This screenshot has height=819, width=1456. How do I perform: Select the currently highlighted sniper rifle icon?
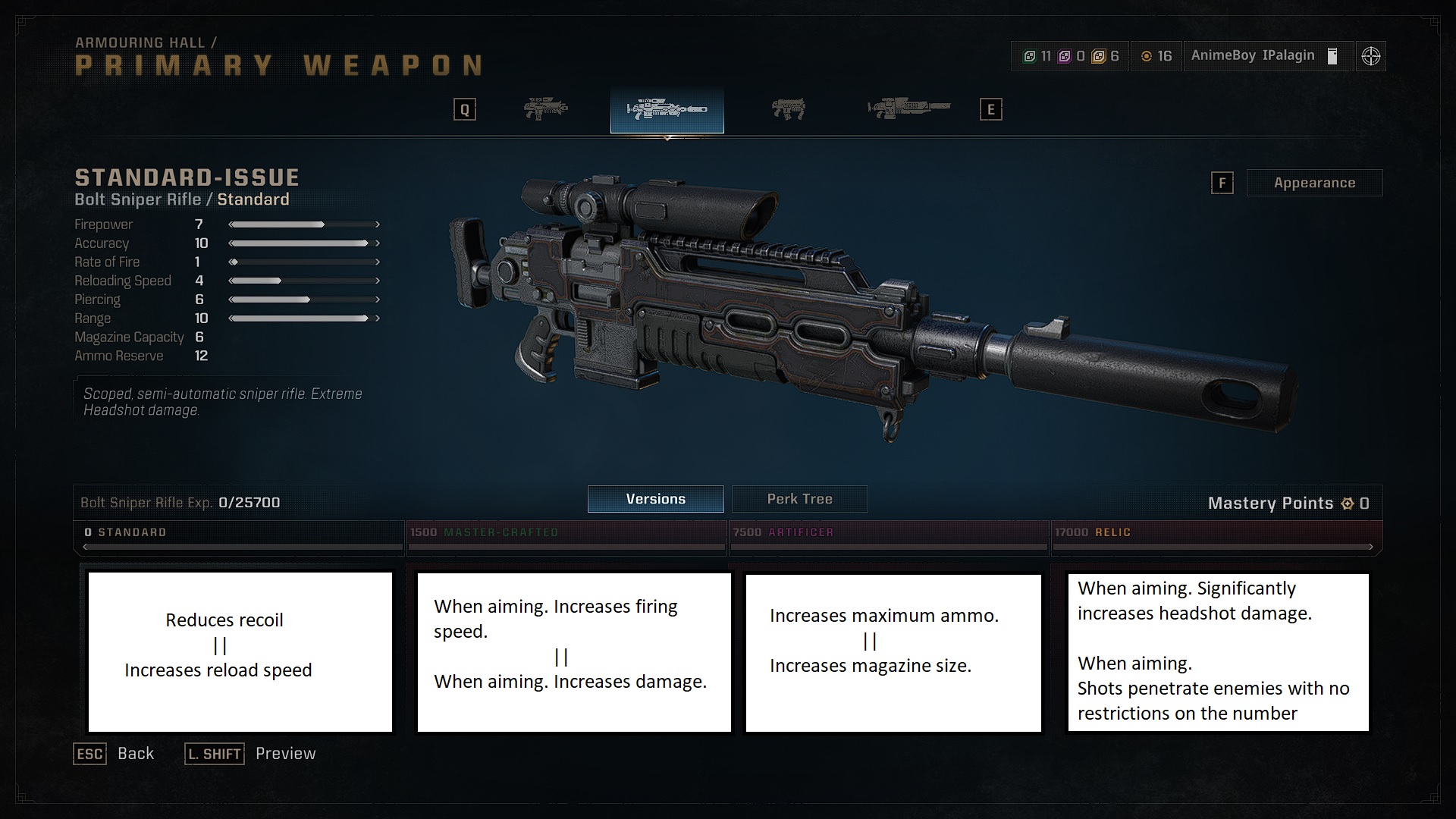coord(666,110)
